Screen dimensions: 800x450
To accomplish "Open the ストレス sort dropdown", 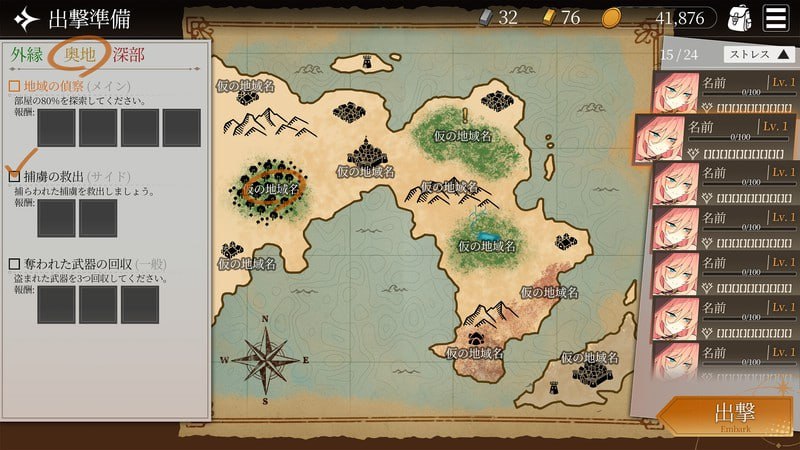I will pyautogui.click(x=758, y=54).
